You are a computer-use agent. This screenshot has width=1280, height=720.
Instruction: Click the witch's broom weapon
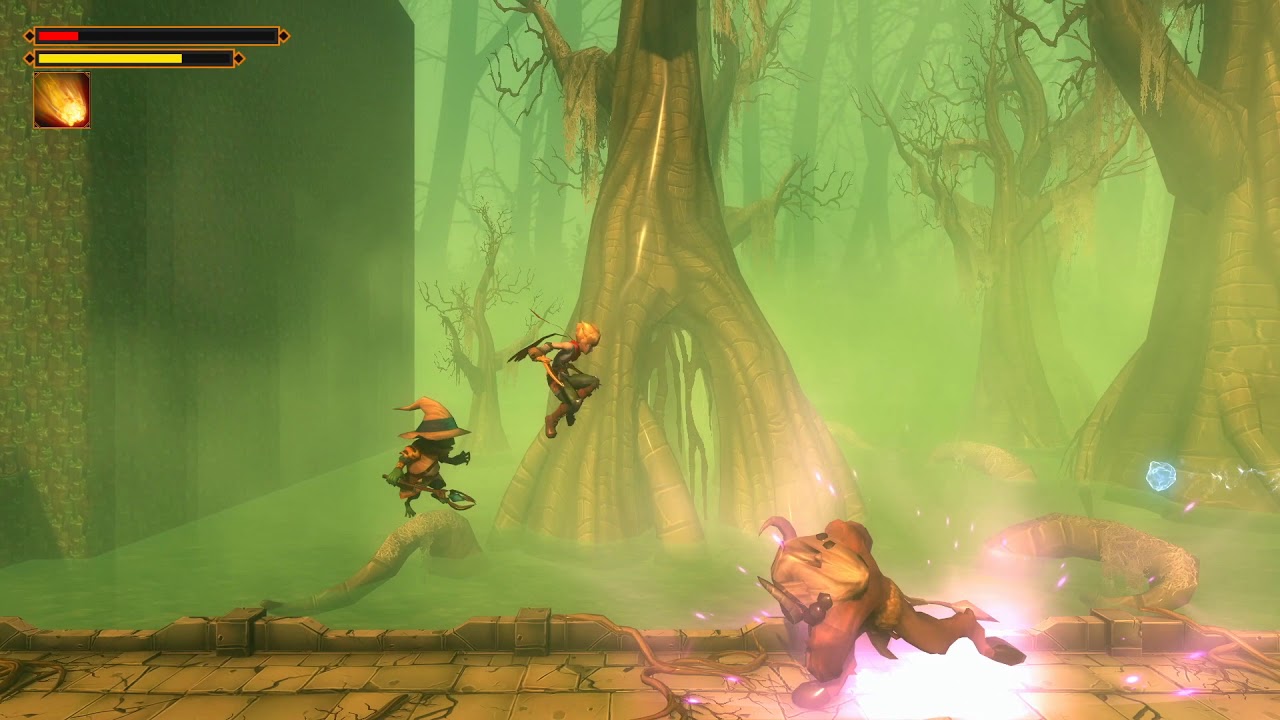[x=455, y=498]
